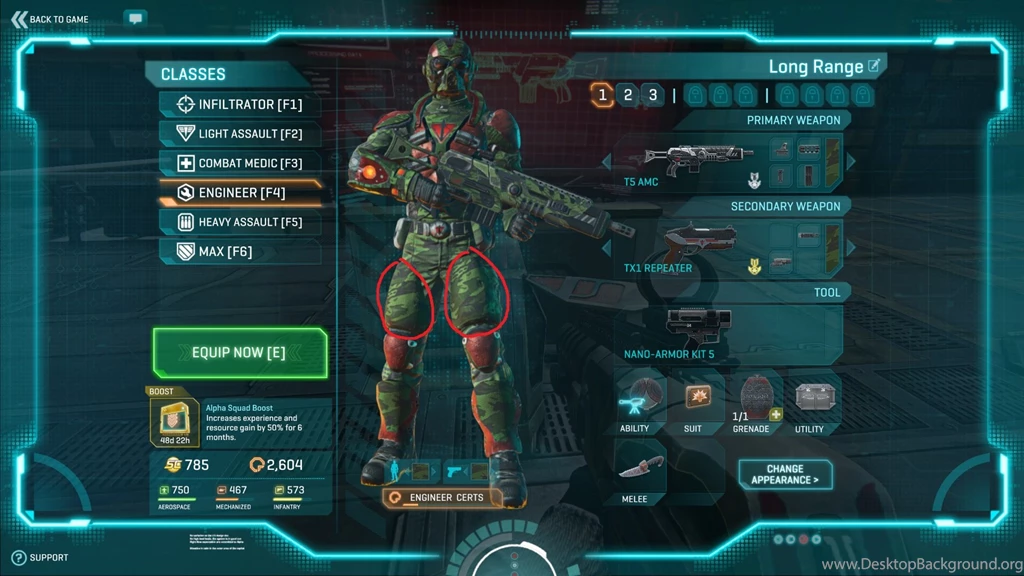
Task: Switch to loadout slot 3
Action: coord(653,95)
